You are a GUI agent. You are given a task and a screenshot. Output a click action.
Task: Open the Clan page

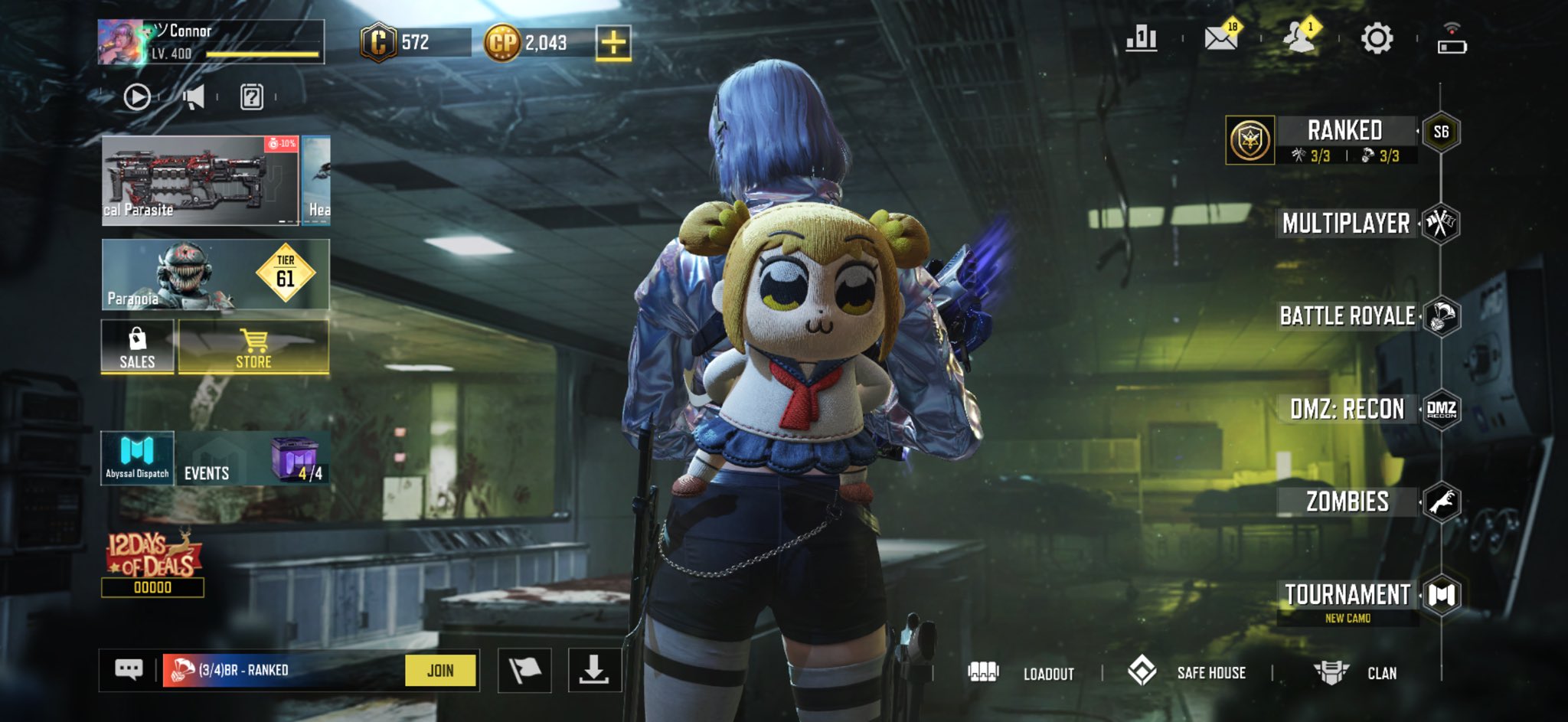click(x=1356, y=673)
